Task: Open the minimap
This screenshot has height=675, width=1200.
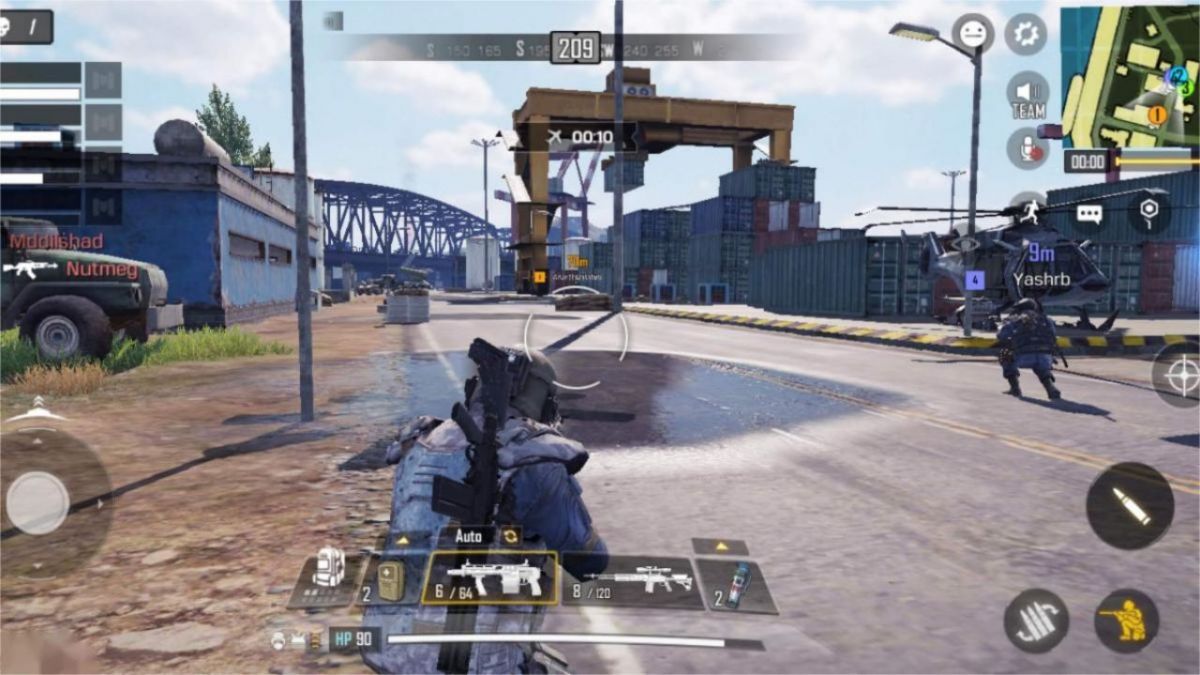Action: coord(1129,75)
